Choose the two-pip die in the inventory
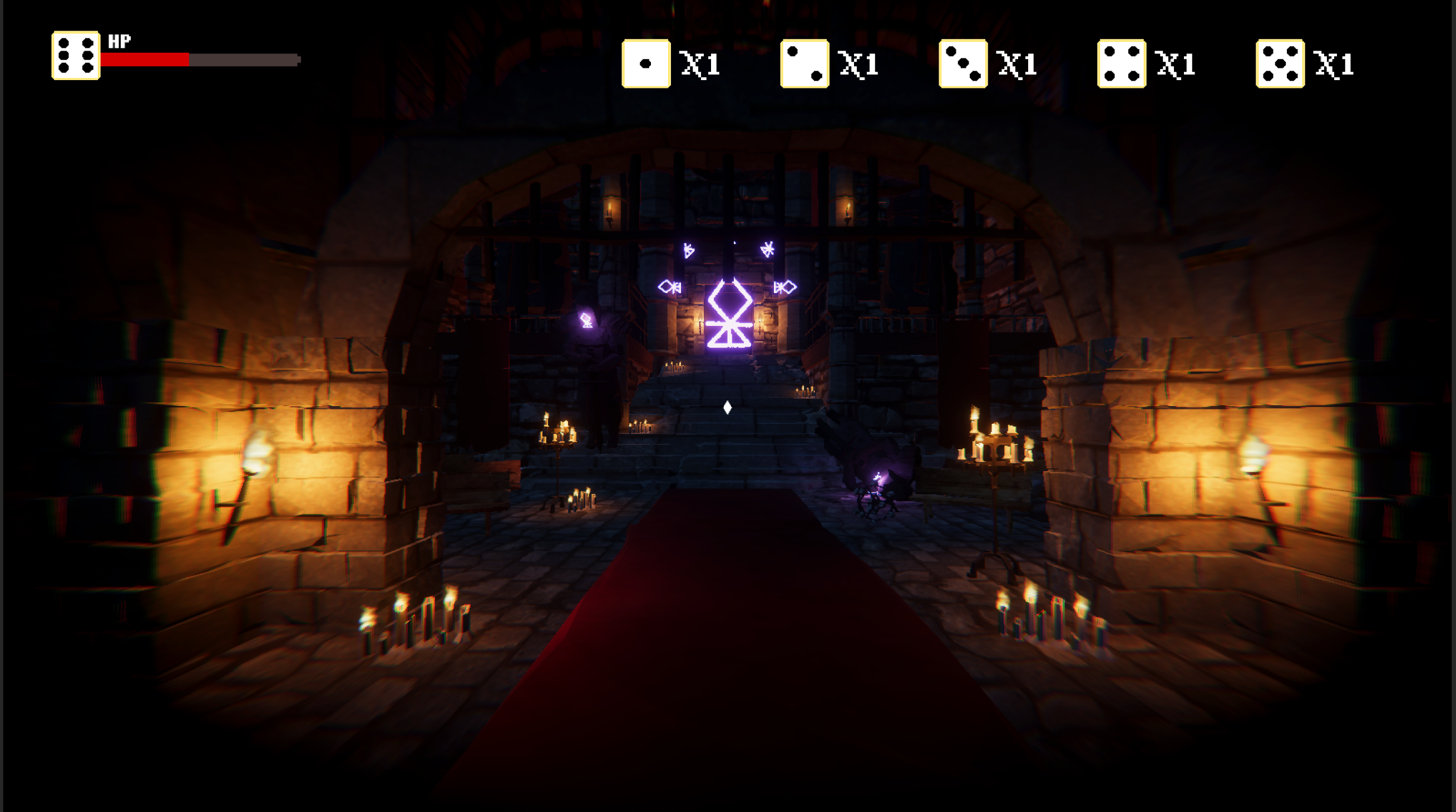Viewport: 1456px width, 812px height. pos(804,64)
